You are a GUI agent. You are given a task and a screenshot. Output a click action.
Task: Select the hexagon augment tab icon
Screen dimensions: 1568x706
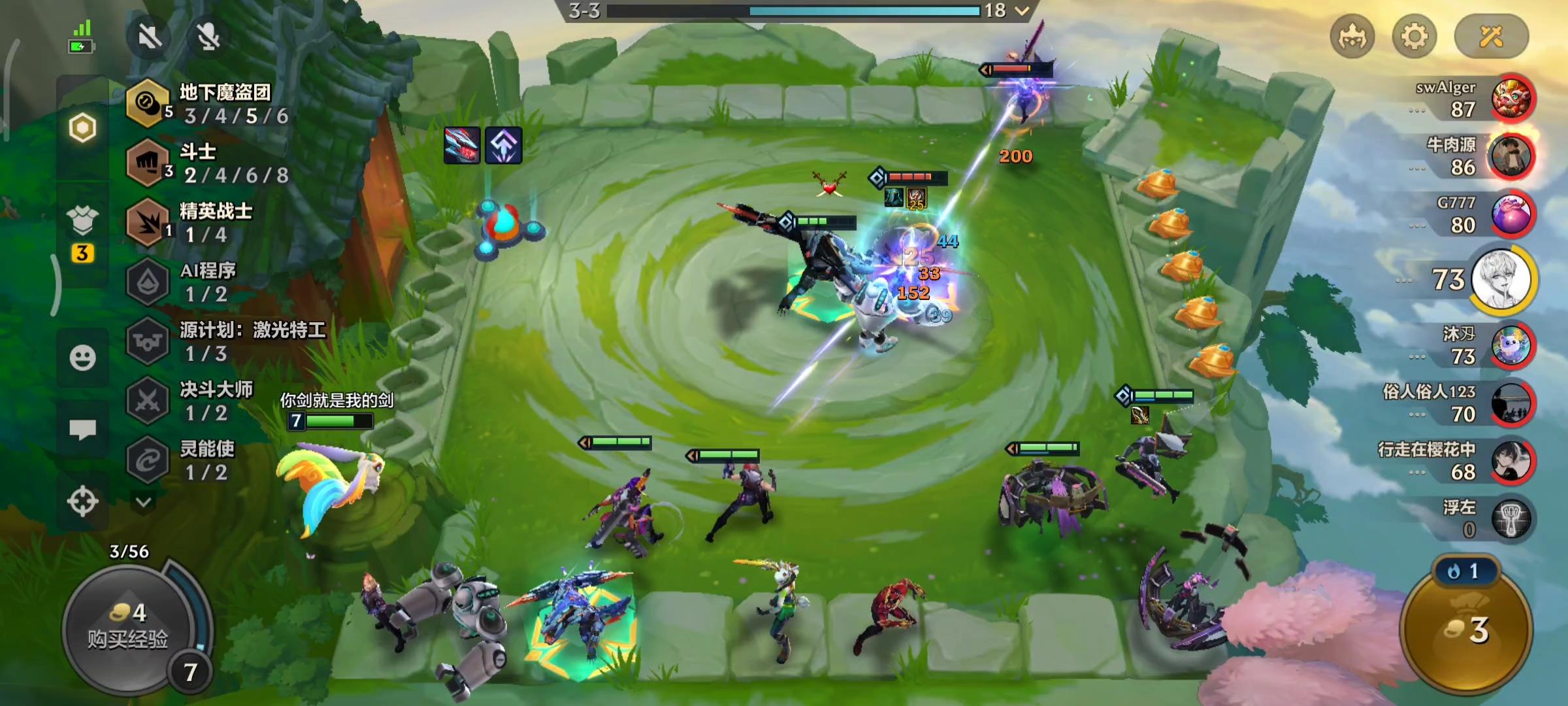[x=82, y=128]
